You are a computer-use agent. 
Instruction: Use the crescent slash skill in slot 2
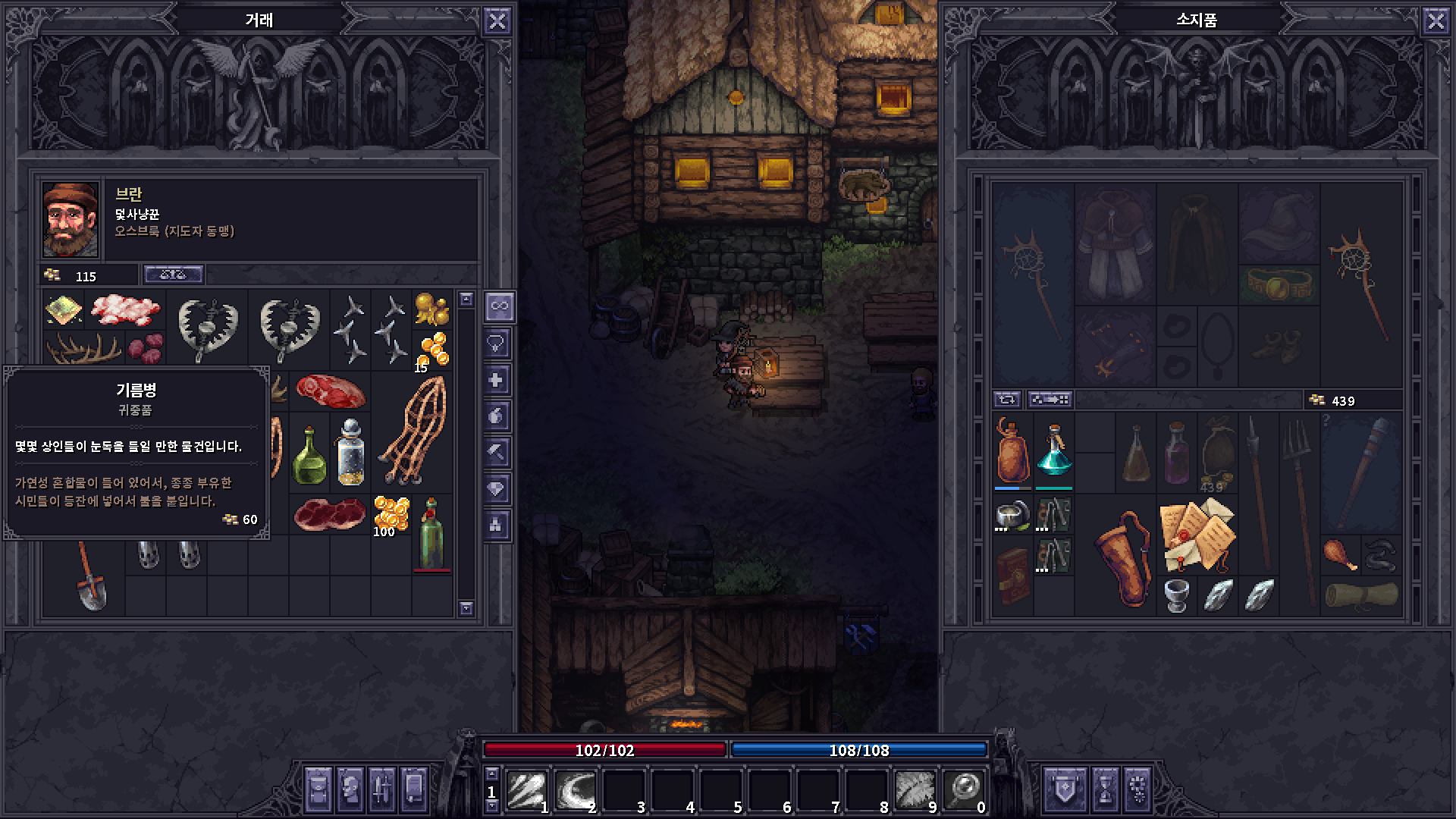[576, 790]
